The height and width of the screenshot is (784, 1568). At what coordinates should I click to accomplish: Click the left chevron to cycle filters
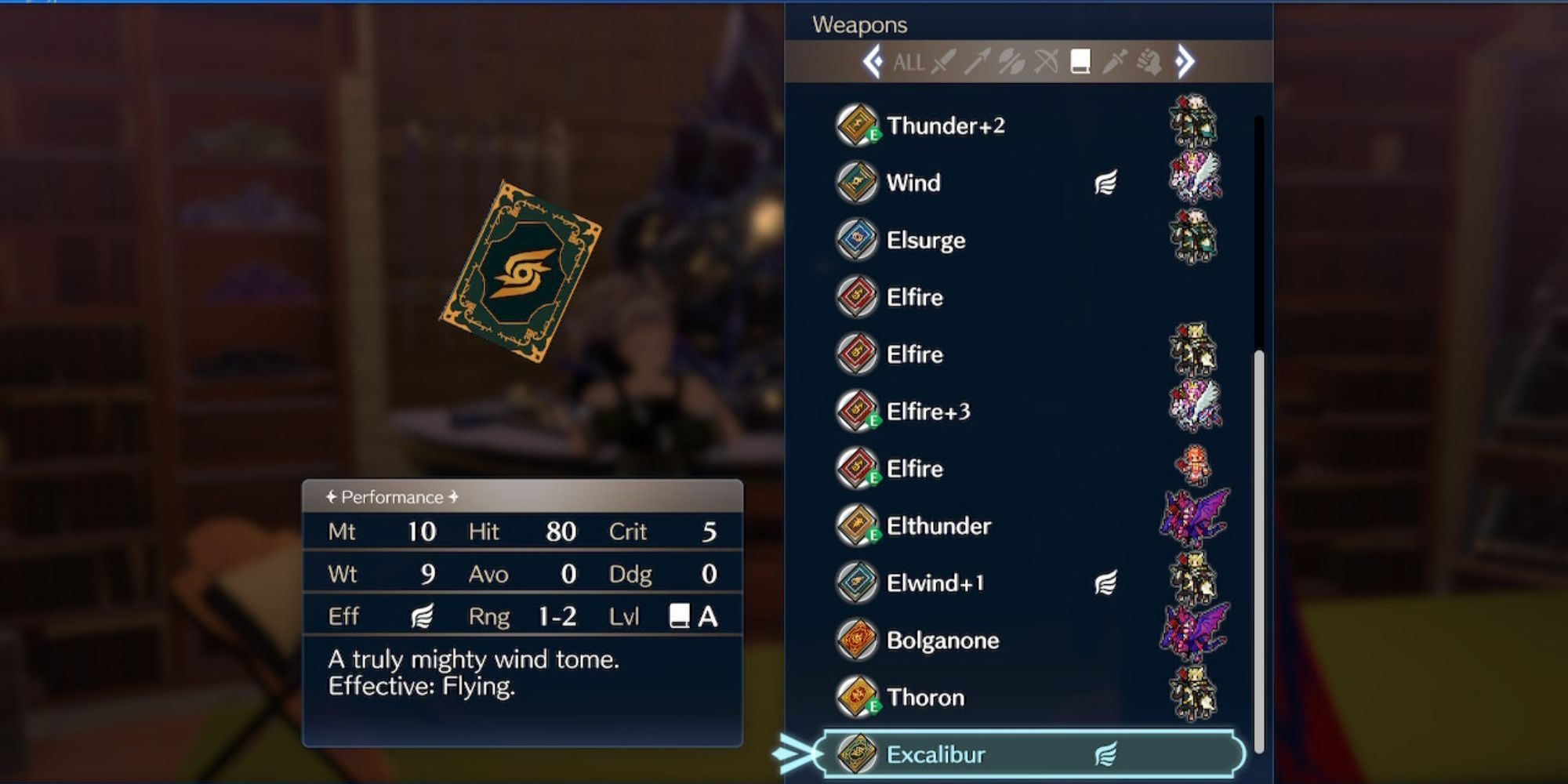(872, 61)
